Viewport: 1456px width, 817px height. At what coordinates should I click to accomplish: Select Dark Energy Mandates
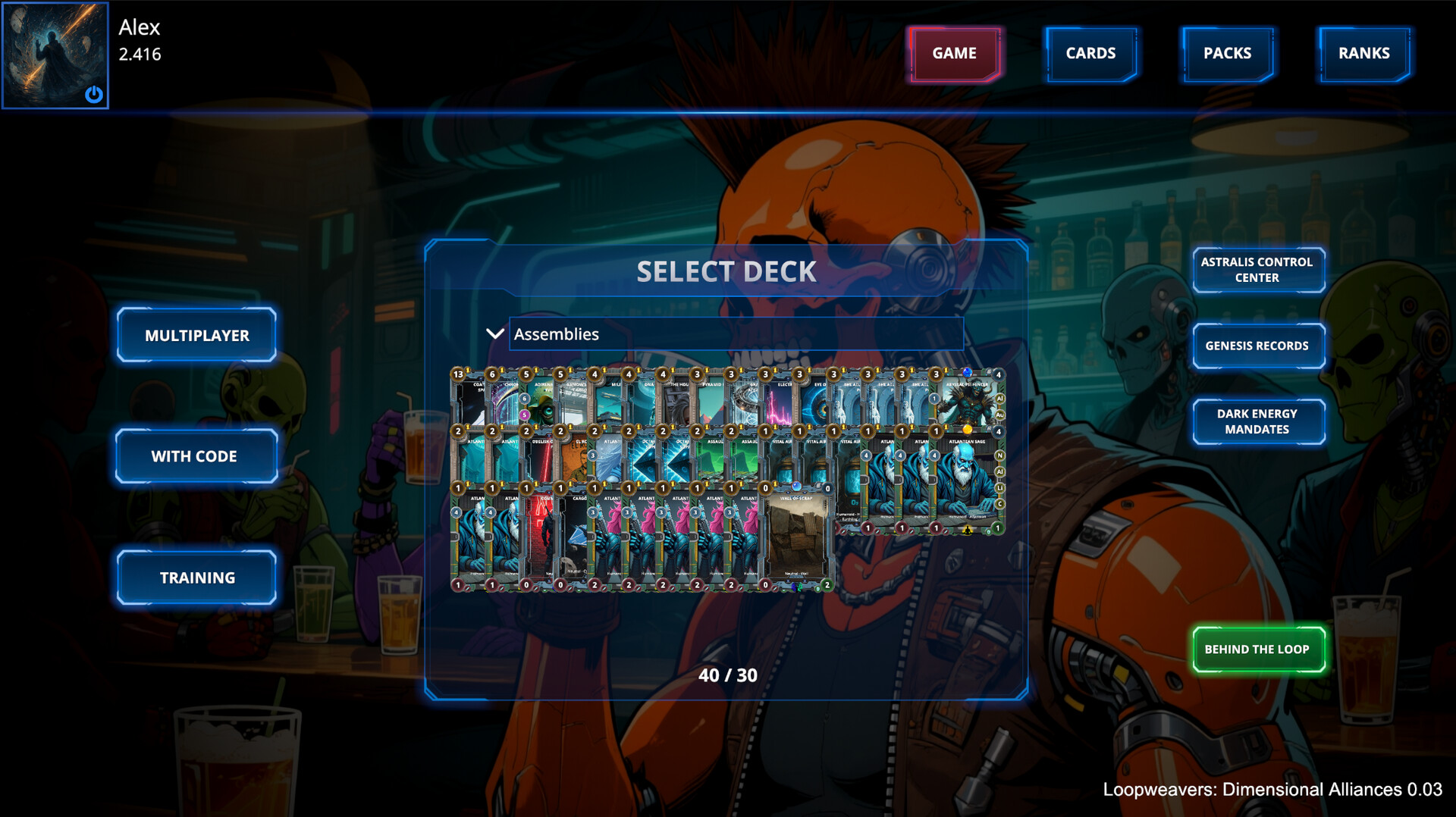pos(1257,421)
